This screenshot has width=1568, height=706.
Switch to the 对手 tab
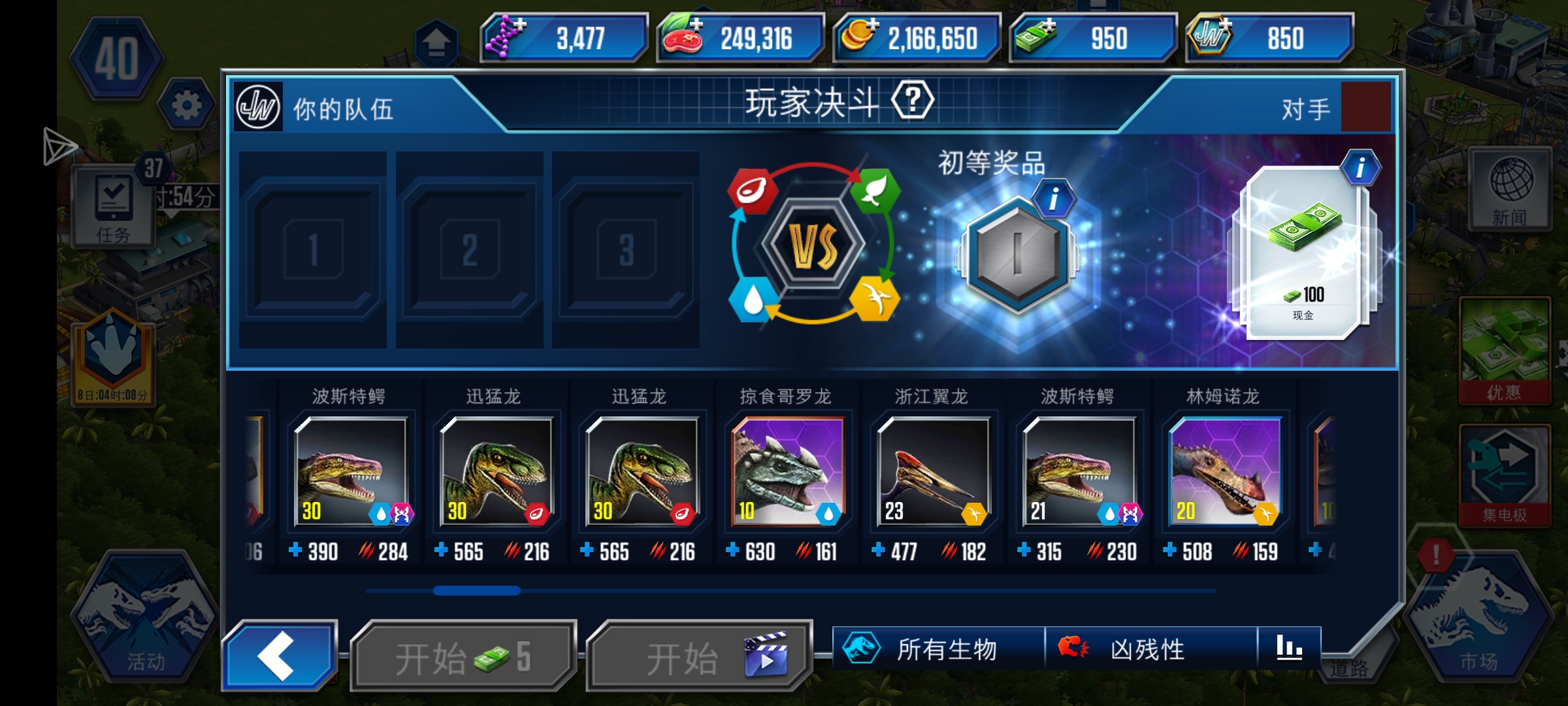pos(1307,110)
